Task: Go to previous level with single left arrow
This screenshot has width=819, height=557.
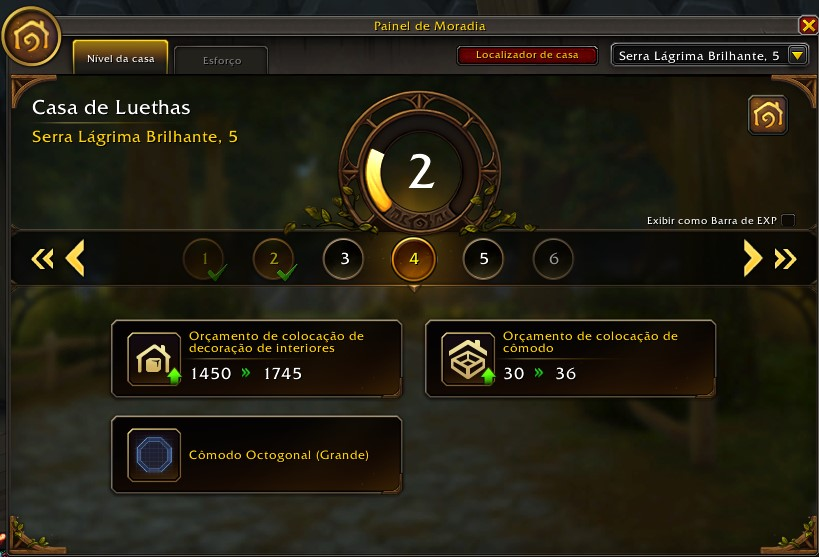Action: point(75,259)
